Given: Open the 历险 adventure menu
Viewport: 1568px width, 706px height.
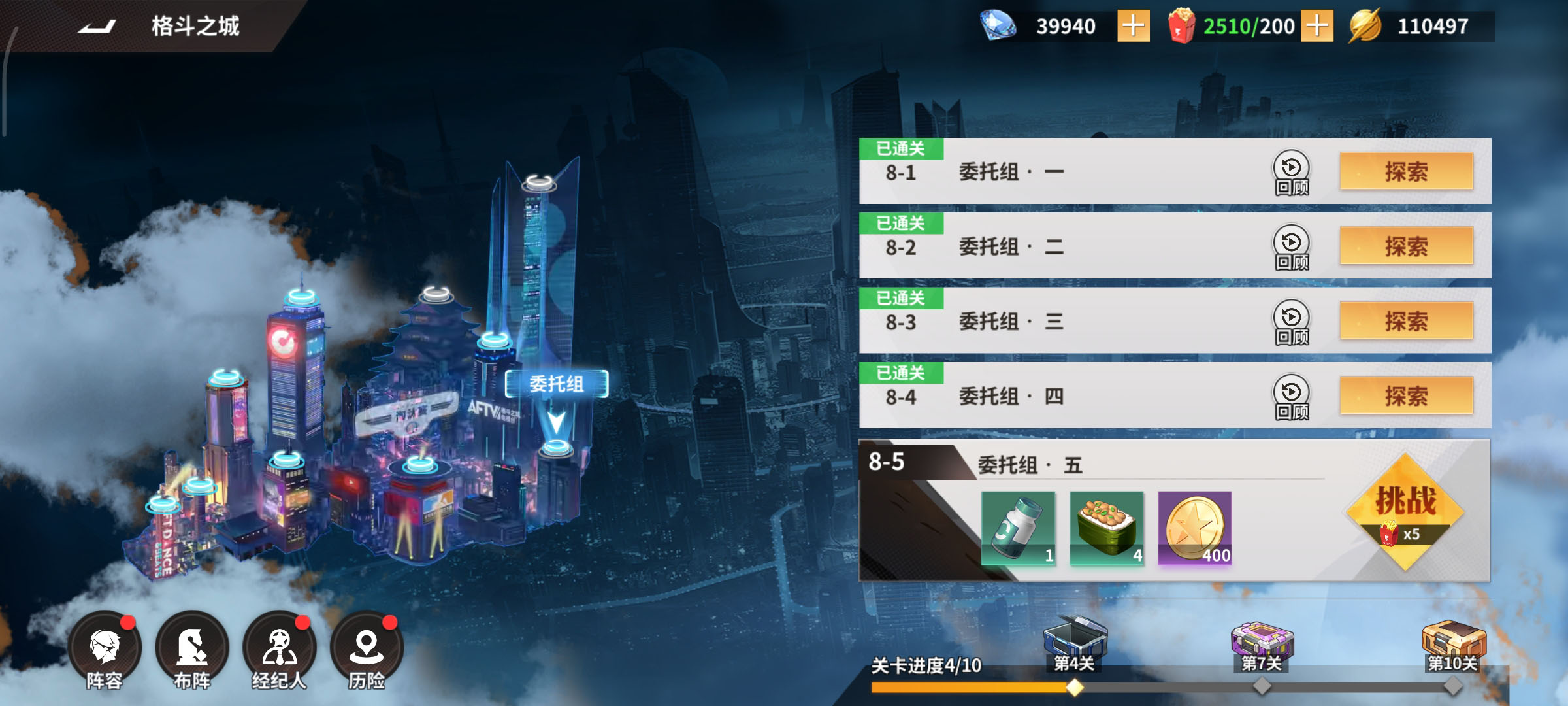Looking at the screenshot, I should (x=367, y=650).
